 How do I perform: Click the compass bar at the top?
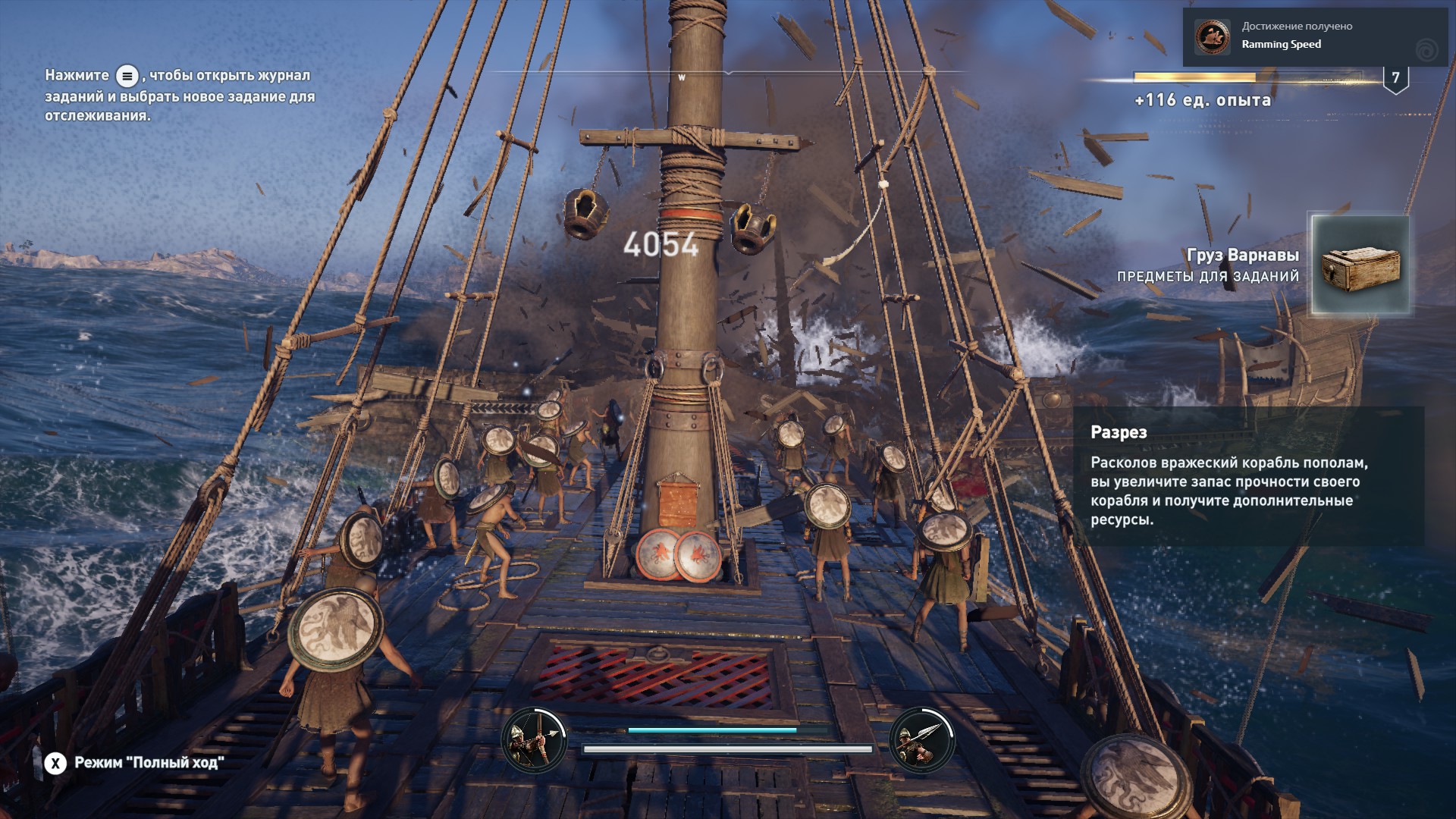[x=728, y=74]
